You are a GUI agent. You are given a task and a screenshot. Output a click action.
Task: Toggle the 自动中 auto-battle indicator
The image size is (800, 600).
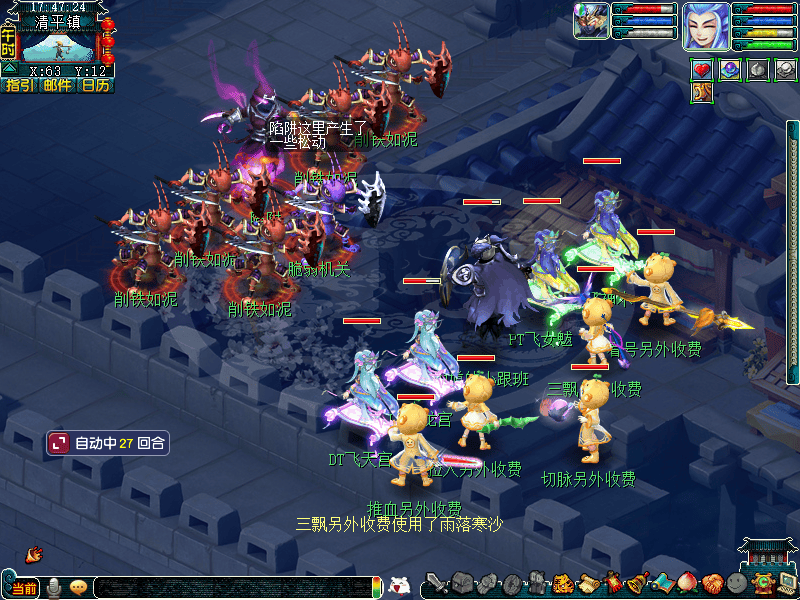pos(107,442)
